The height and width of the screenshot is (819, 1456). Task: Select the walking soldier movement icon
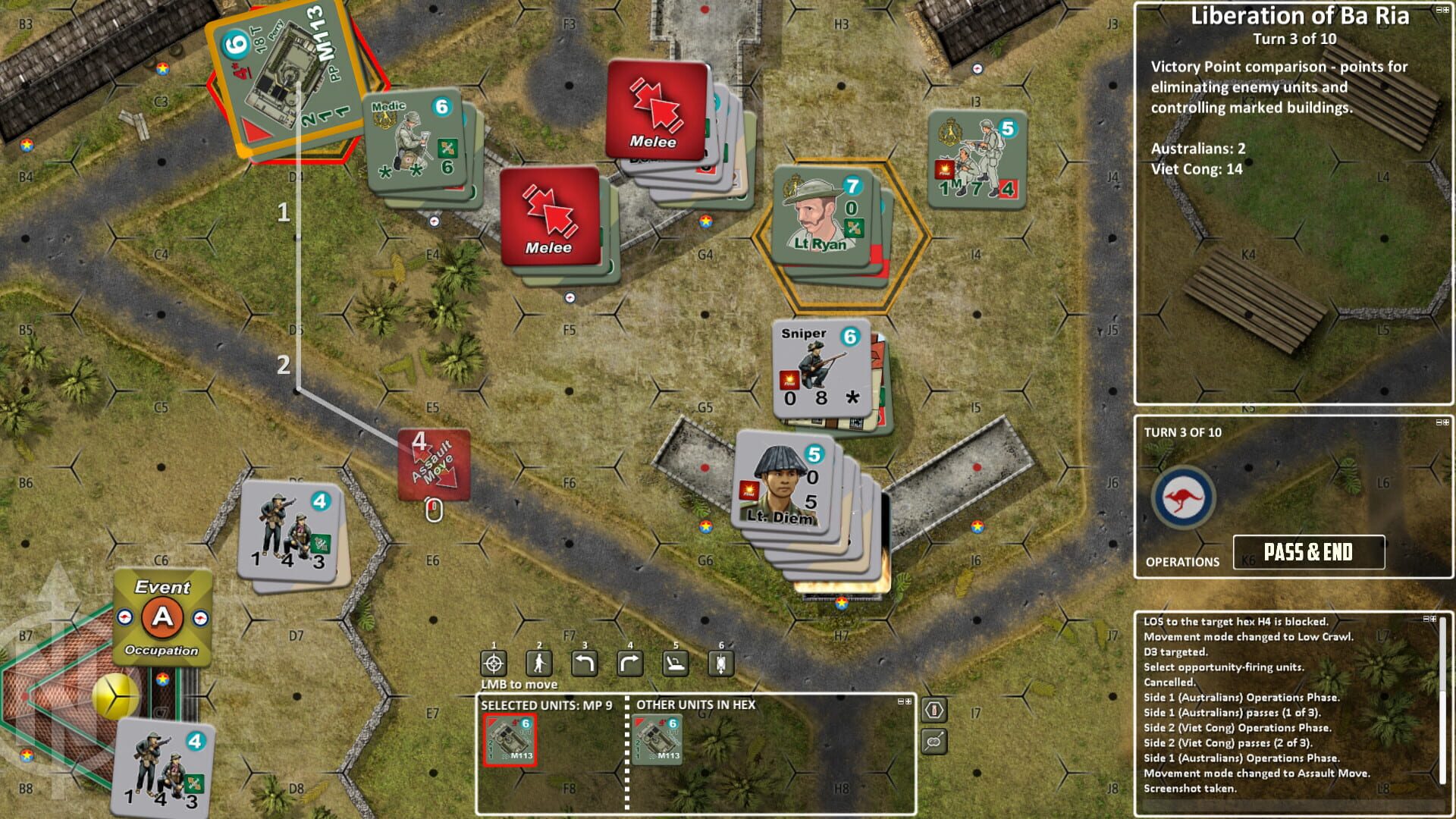coord(538,664)
